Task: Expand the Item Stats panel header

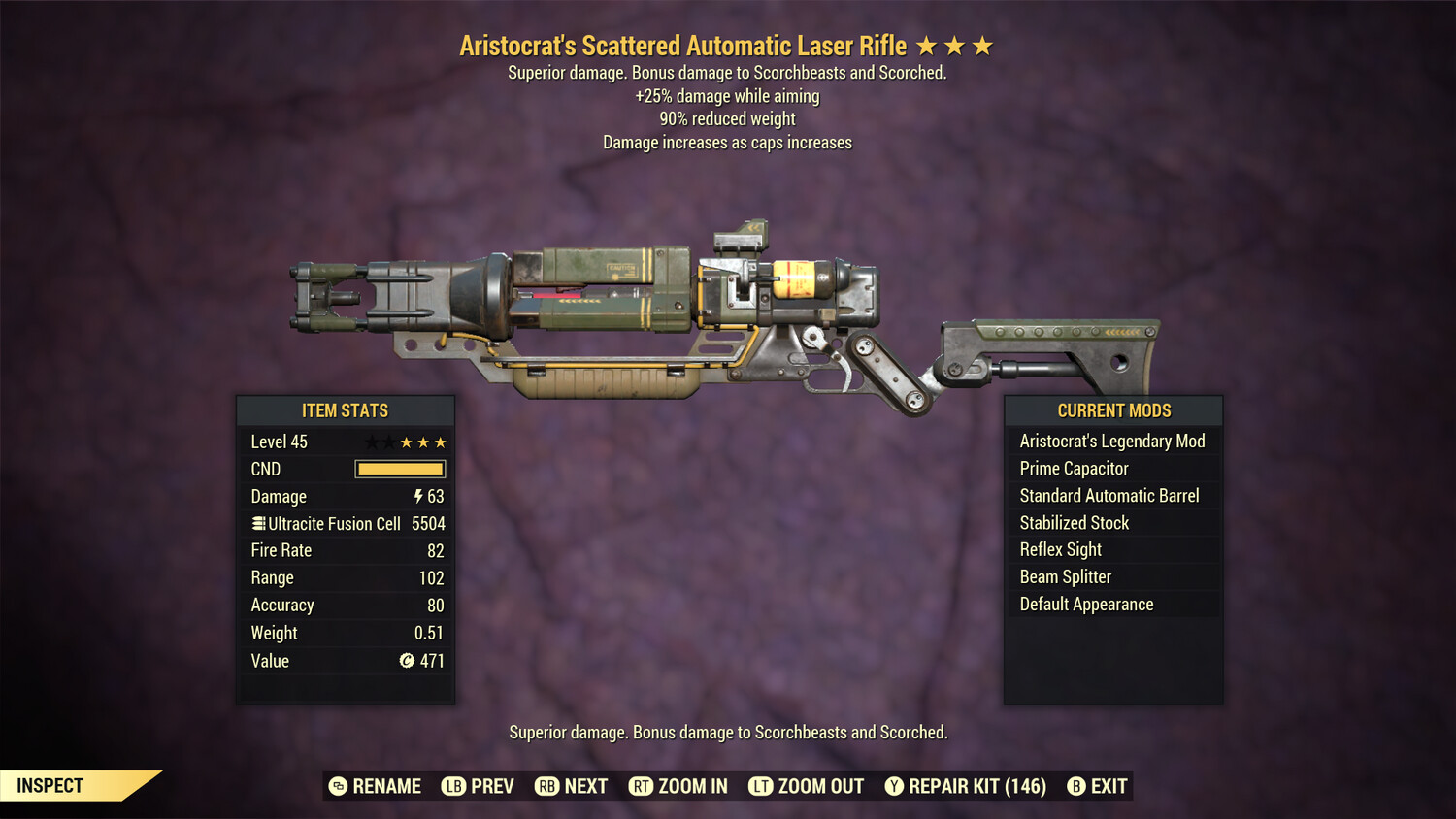Action: pyautogui.click(x=345, y=410)
